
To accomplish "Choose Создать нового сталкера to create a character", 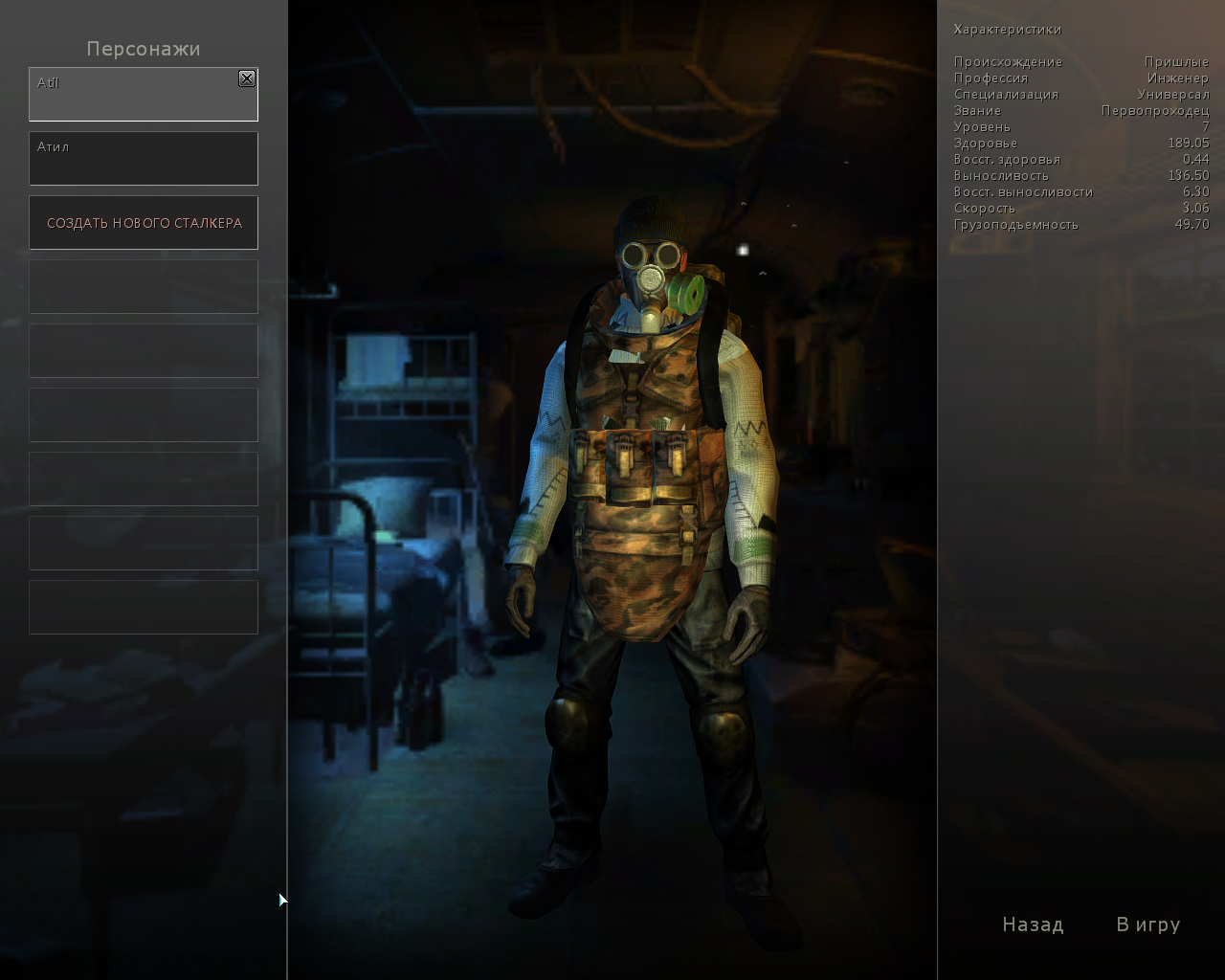I will (x=144, y=223).
